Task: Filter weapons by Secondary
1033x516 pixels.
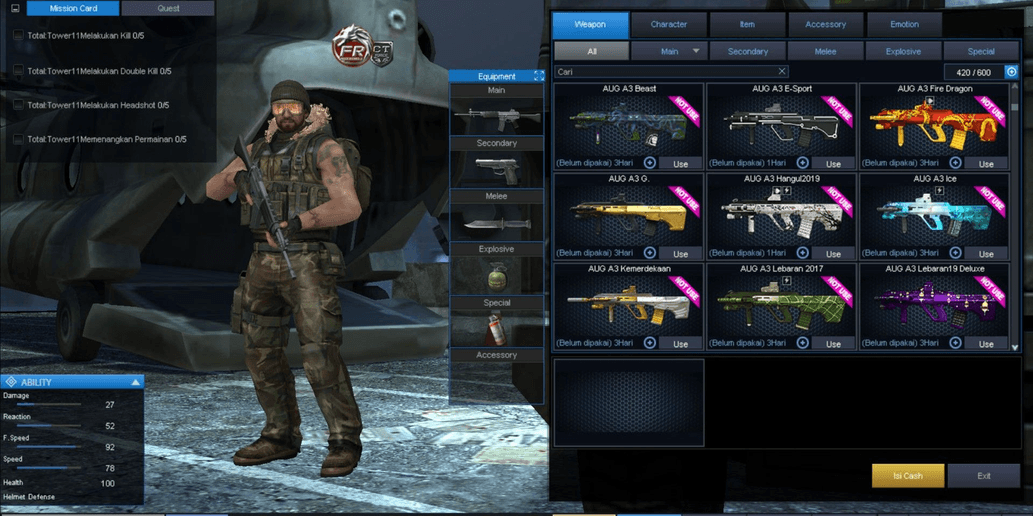Action: click(x=747, y=51)
